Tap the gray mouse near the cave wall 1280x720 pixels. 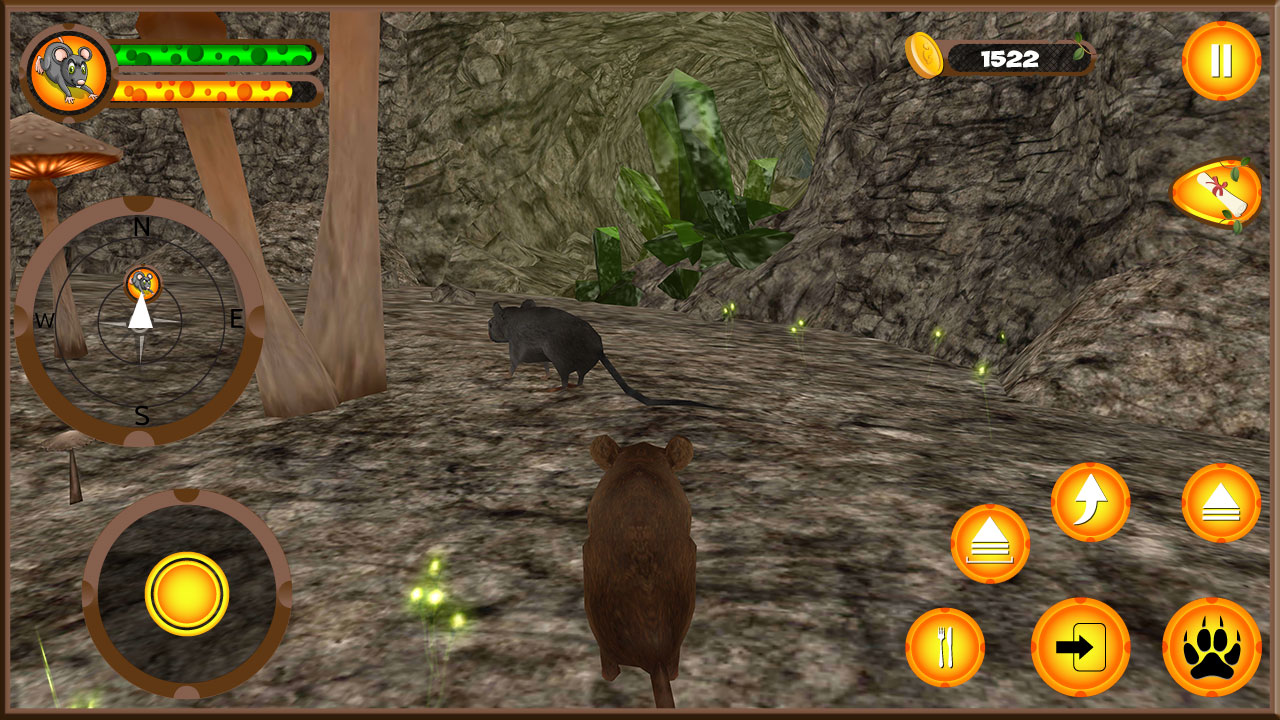550,340
